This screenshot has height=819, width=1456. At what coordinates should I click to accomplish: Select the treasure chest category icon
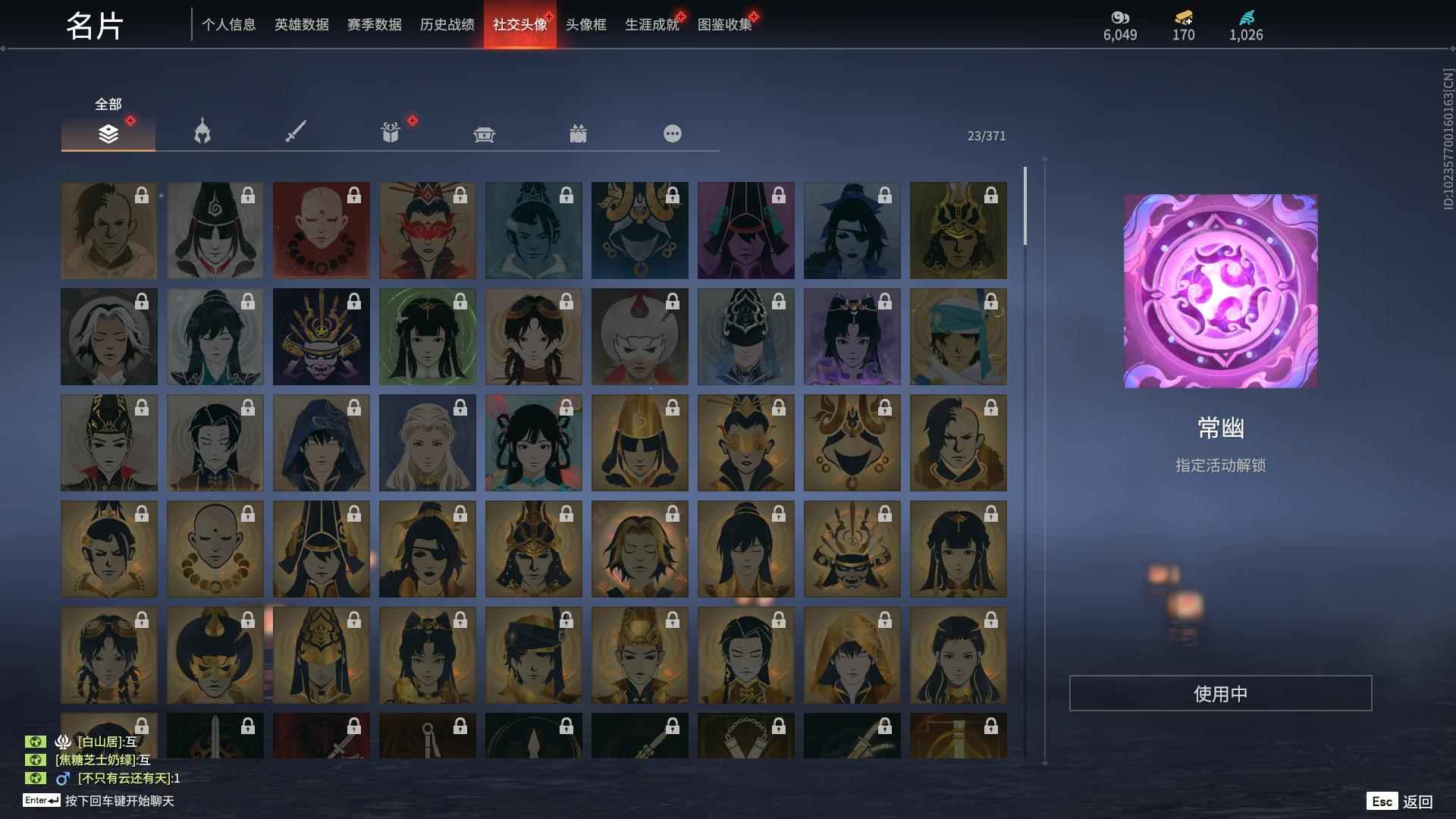coord(485,133)
